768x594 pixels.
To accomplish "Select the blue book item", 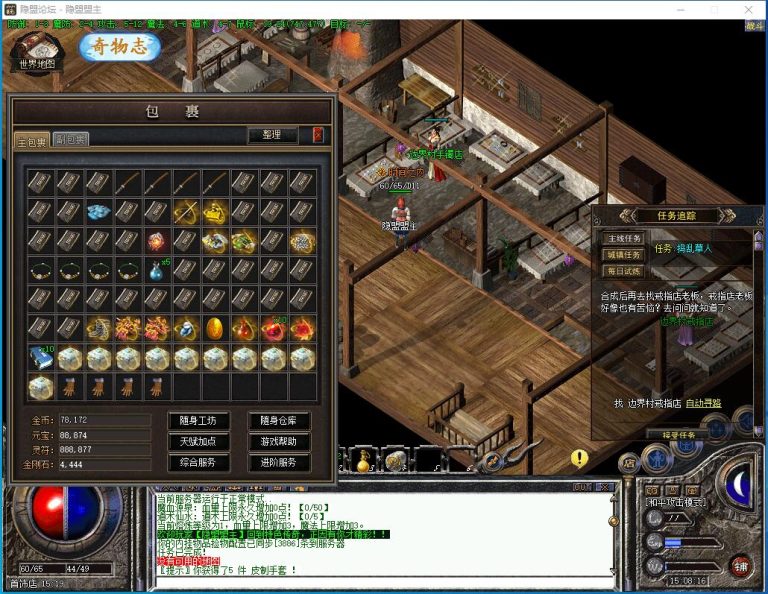I will point(39,358).
